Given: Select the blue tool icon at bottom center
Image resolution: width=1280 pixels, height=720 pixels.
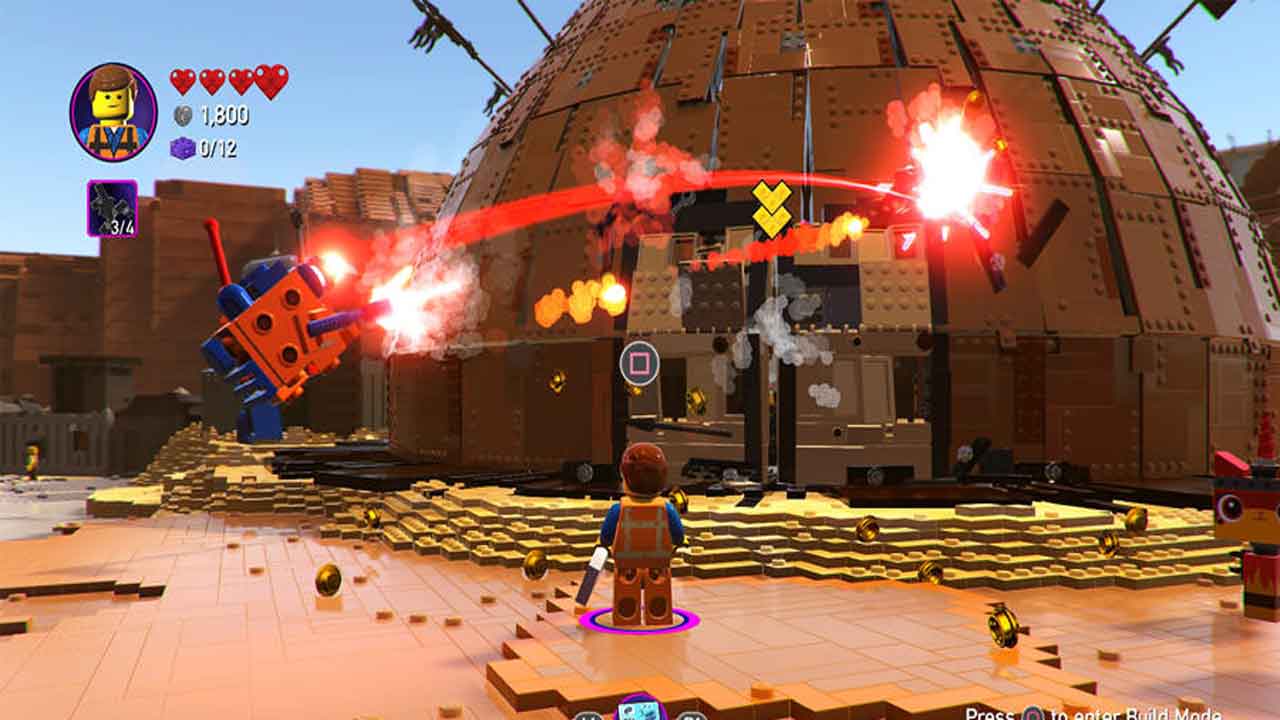Looking at the screenshot, I should click(640, 709).
